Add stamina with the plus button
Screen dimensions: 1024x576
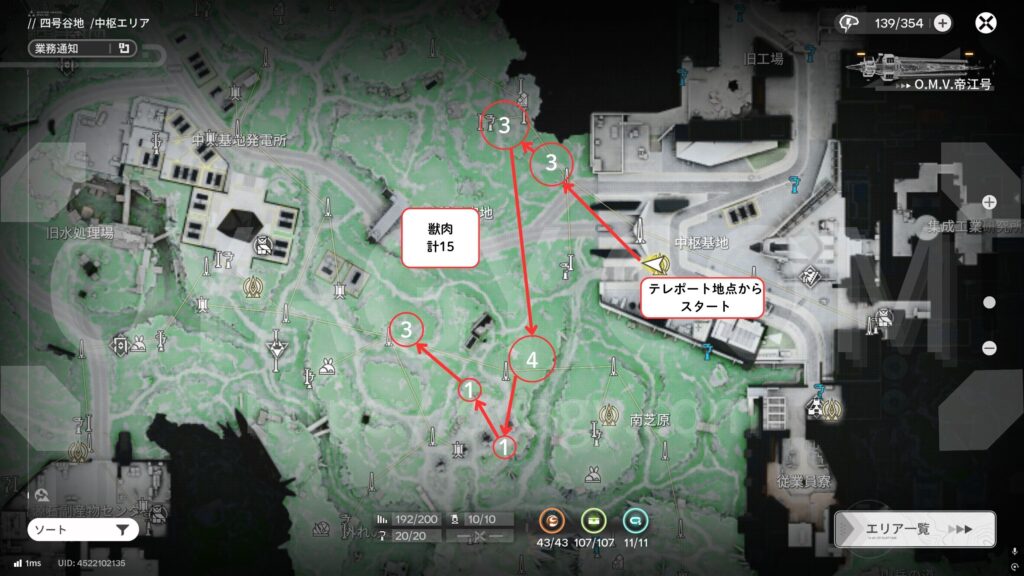click(942, 23)
